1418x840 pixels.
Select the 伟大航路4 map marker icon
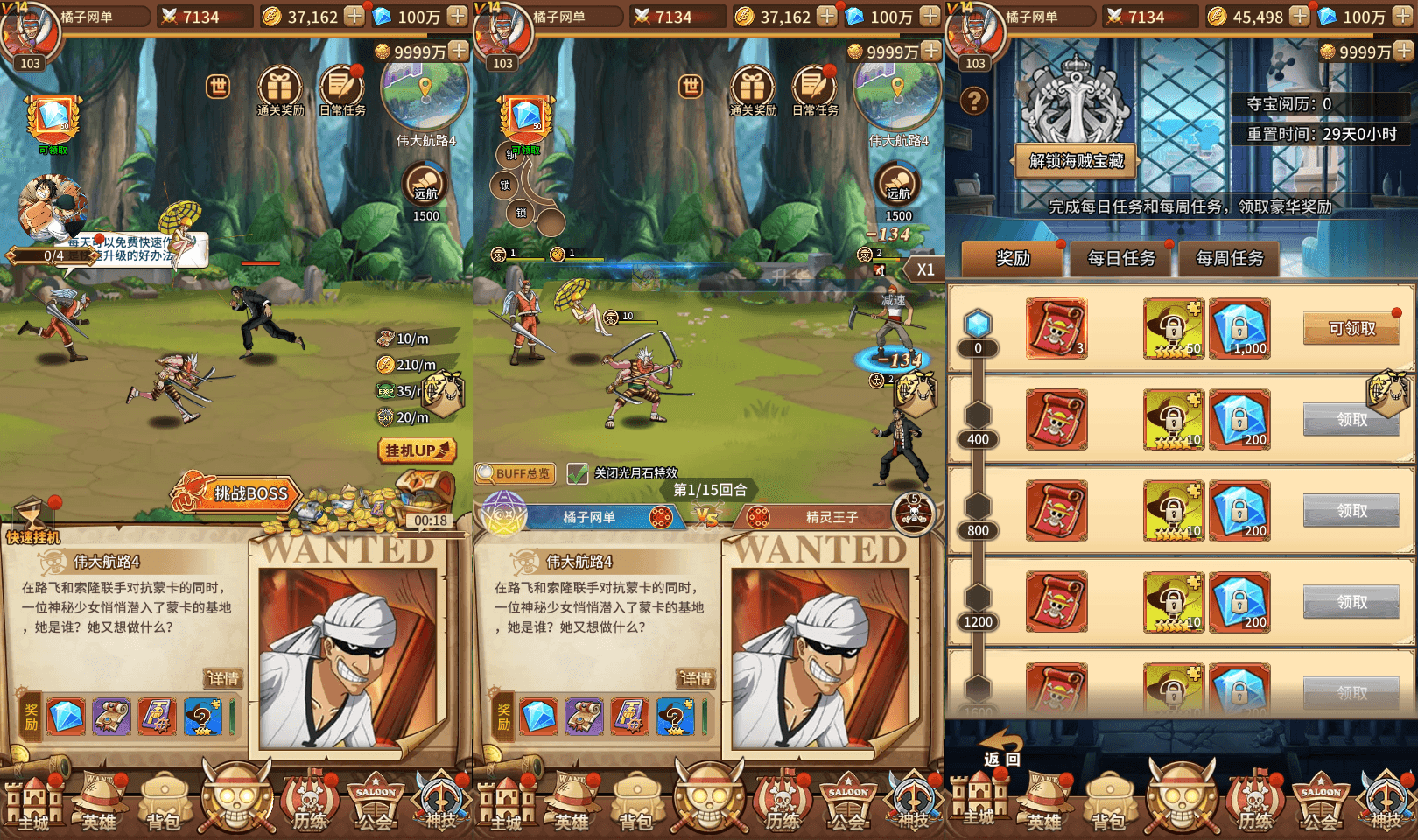pyautogui.click(x=425, y=96)
